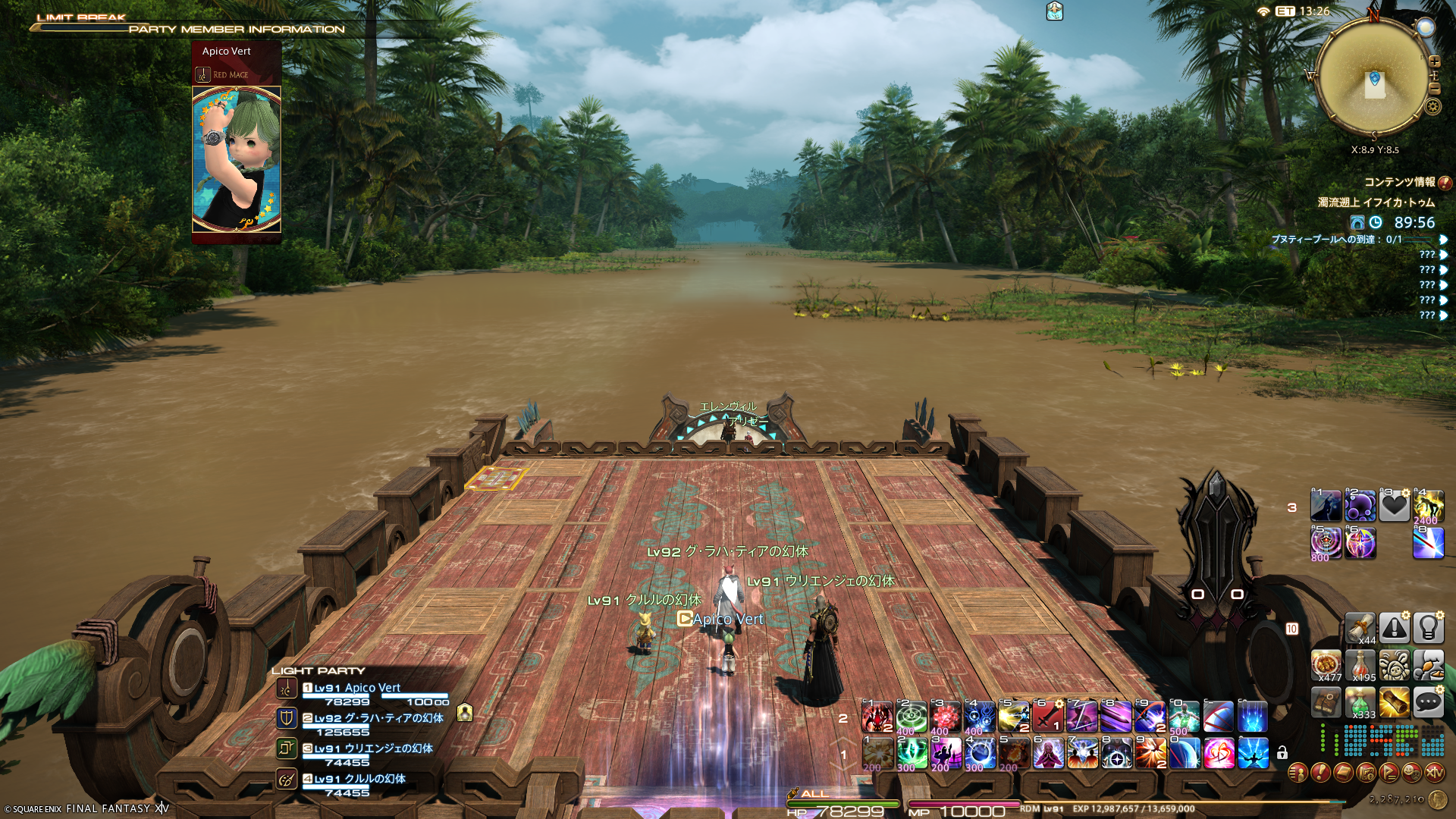Viewport: 1456px width, 819px height.
Task: Eat the food item stacked at 477
Action: 1326,665
